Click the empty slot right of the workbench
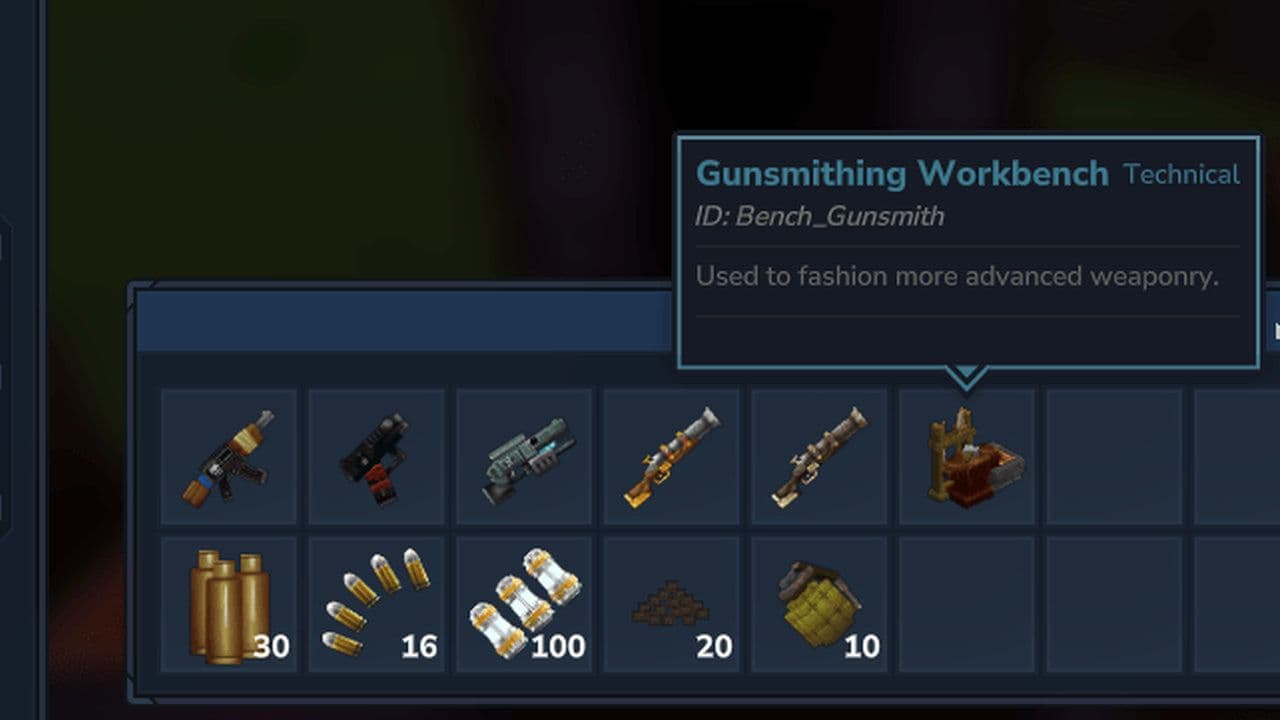 click(x=1112, y=456)
